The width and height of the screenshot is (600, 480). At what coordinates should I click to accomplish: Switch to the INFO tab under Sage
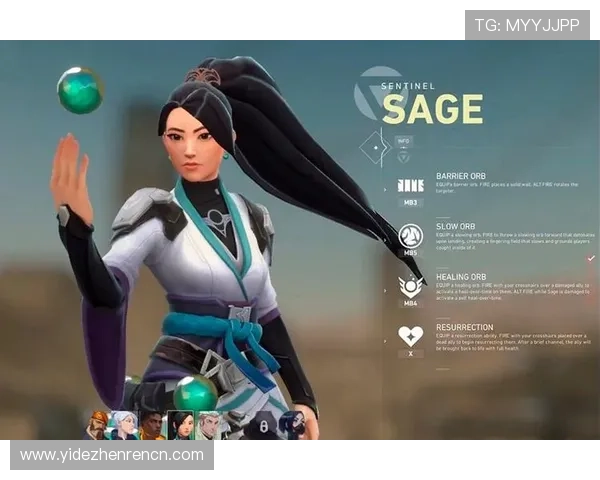pos(402,141)
